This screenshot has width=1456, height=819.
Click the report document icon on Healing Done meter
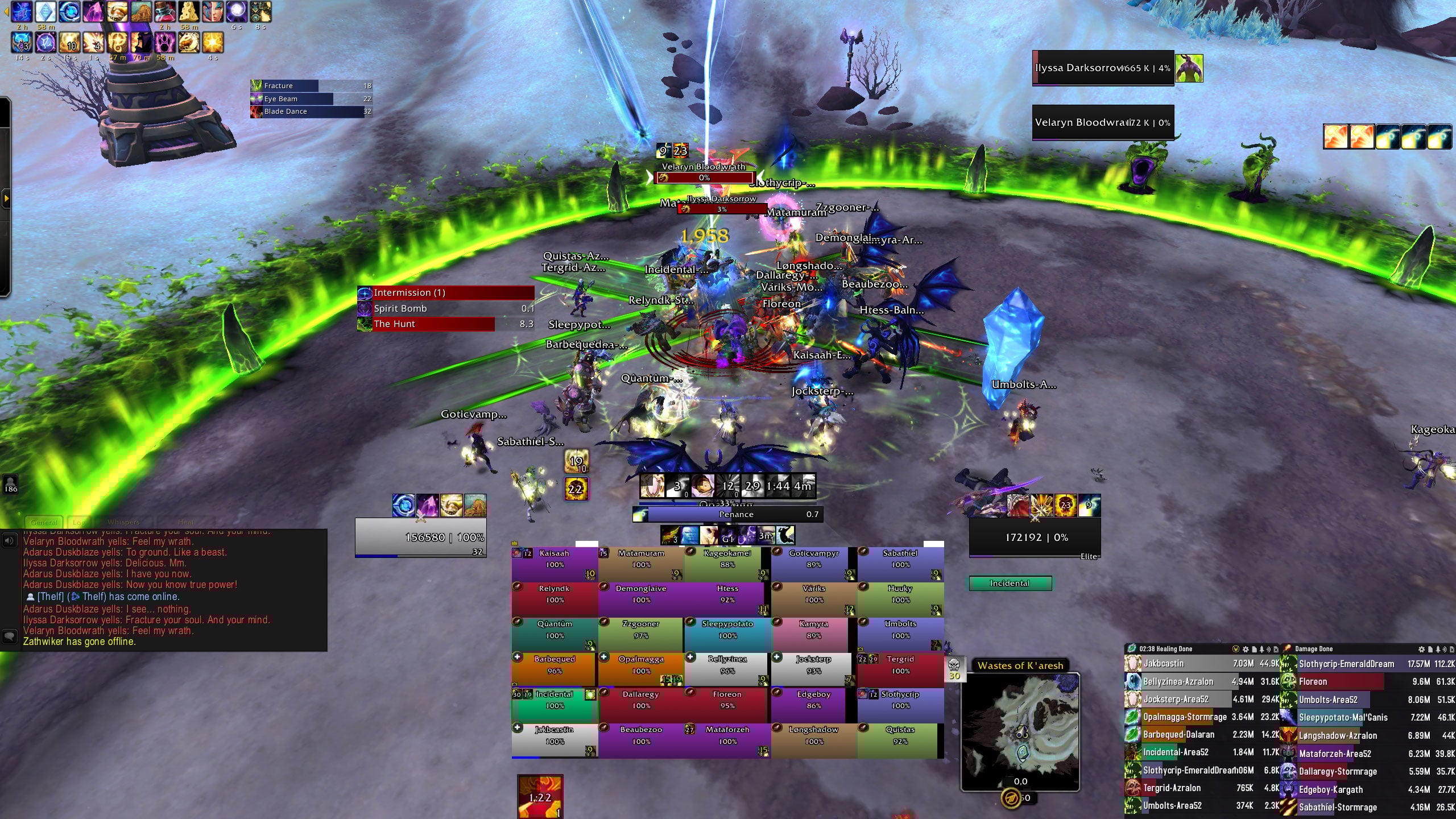pos(1255,649)
